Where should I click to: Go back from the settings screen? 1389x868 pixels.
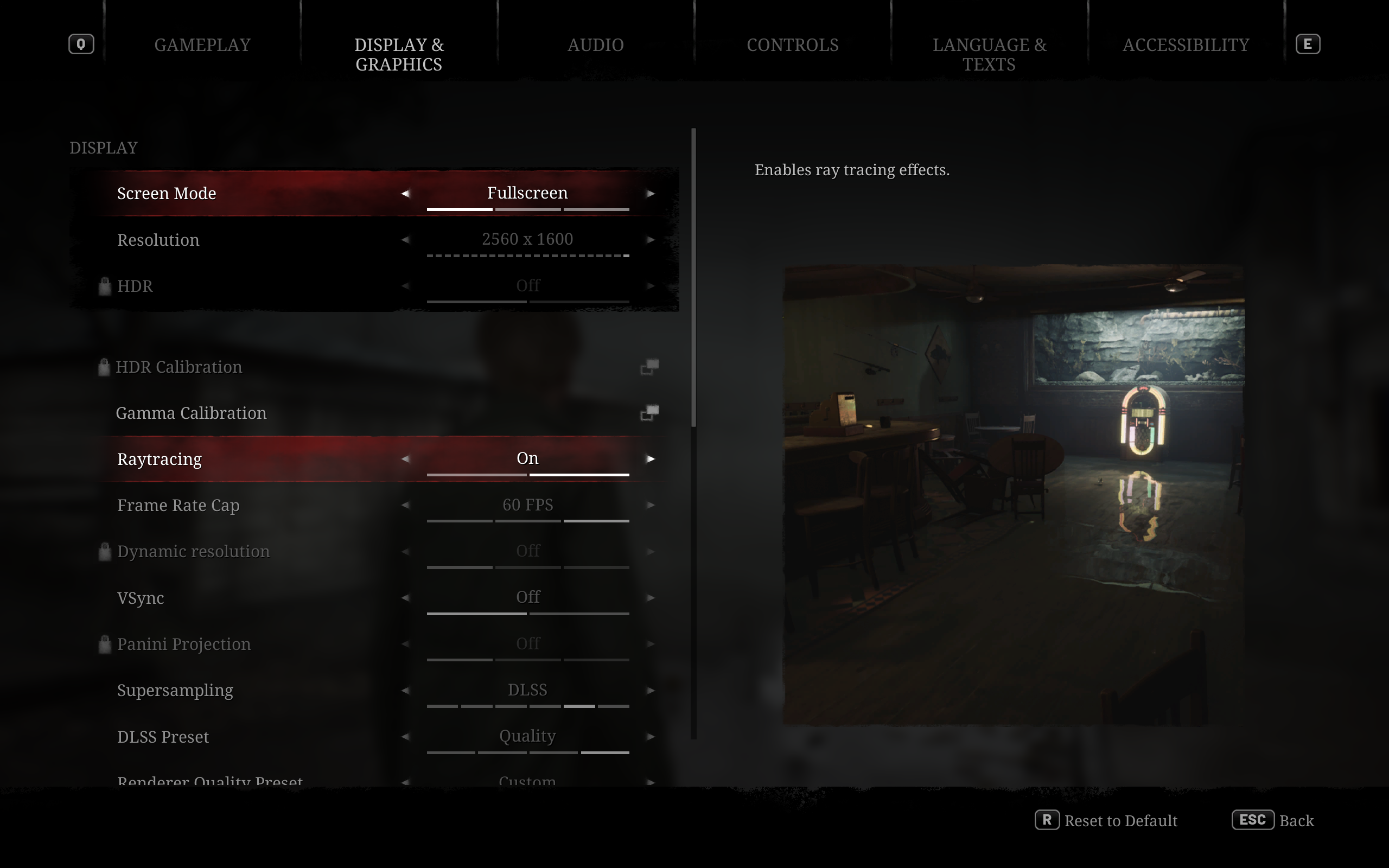click(x=1272, y=820)
